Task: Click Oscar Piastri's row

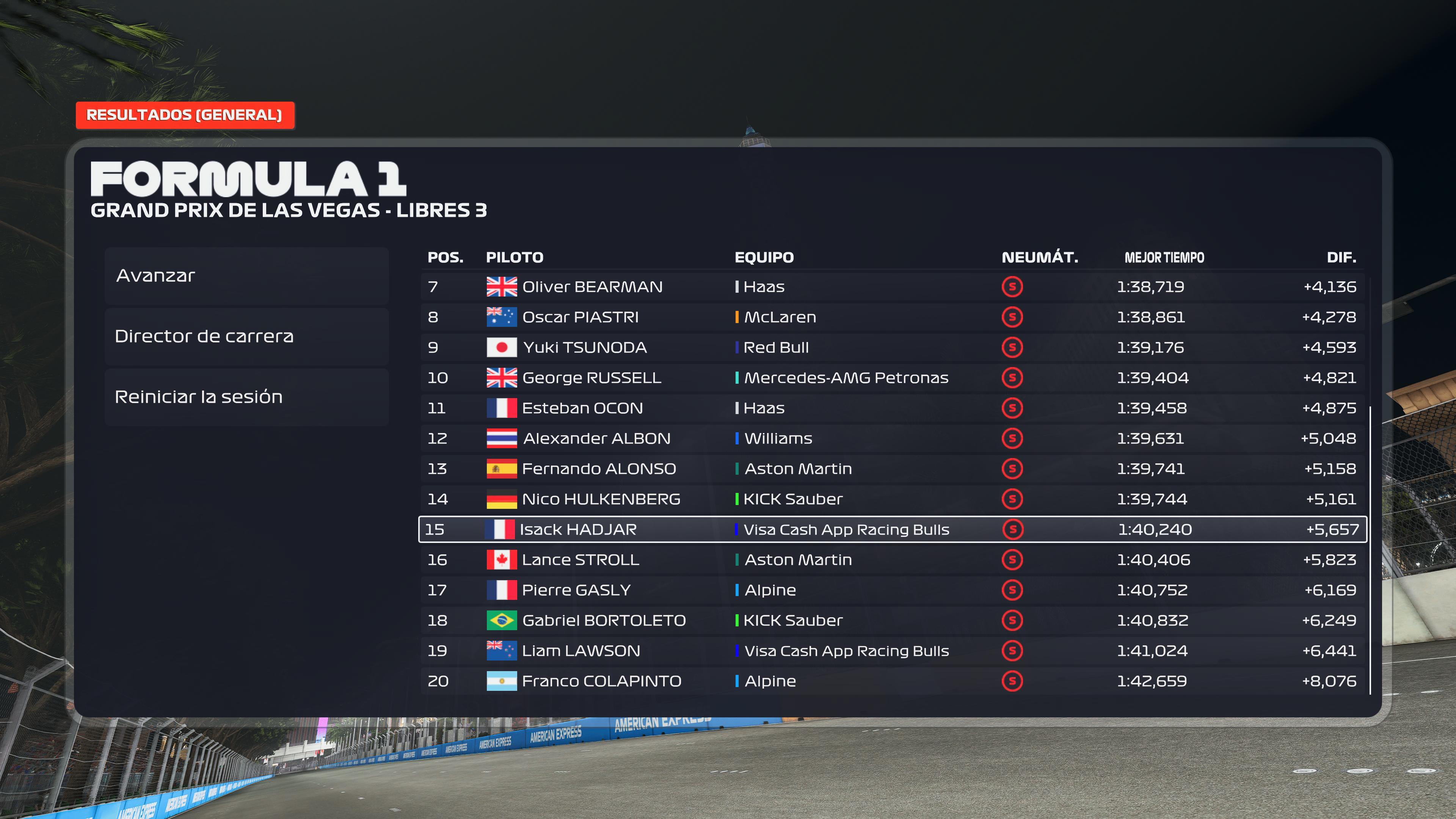Action: point(892,317)
